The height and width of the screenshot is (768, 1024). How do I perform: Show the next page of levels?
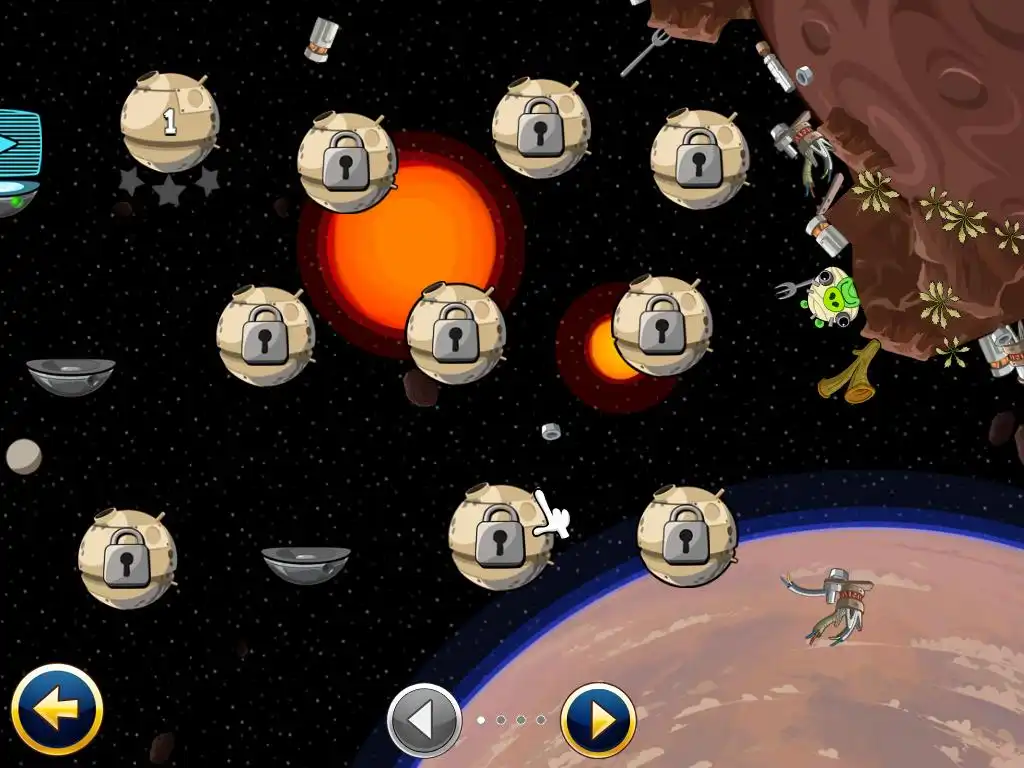(x=598, y=720)
